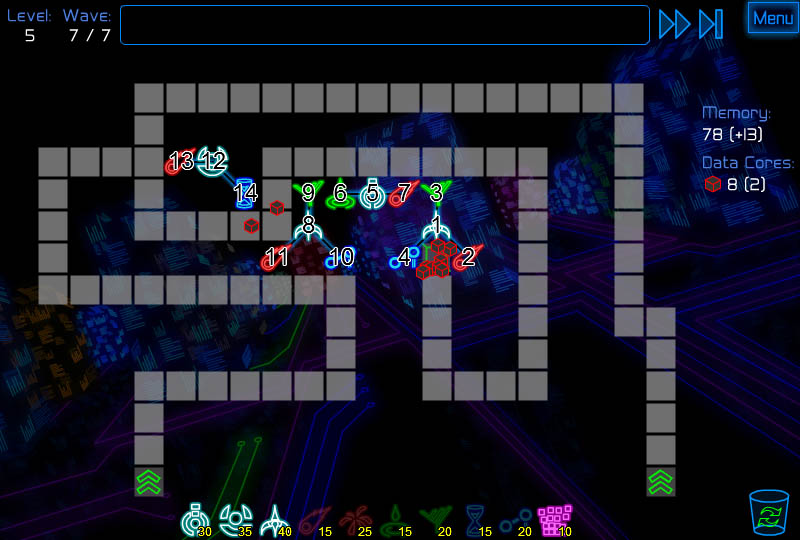The image size is (800, 540).
Task: Pick the white spike tower costing 40
Action: (274, 520)
